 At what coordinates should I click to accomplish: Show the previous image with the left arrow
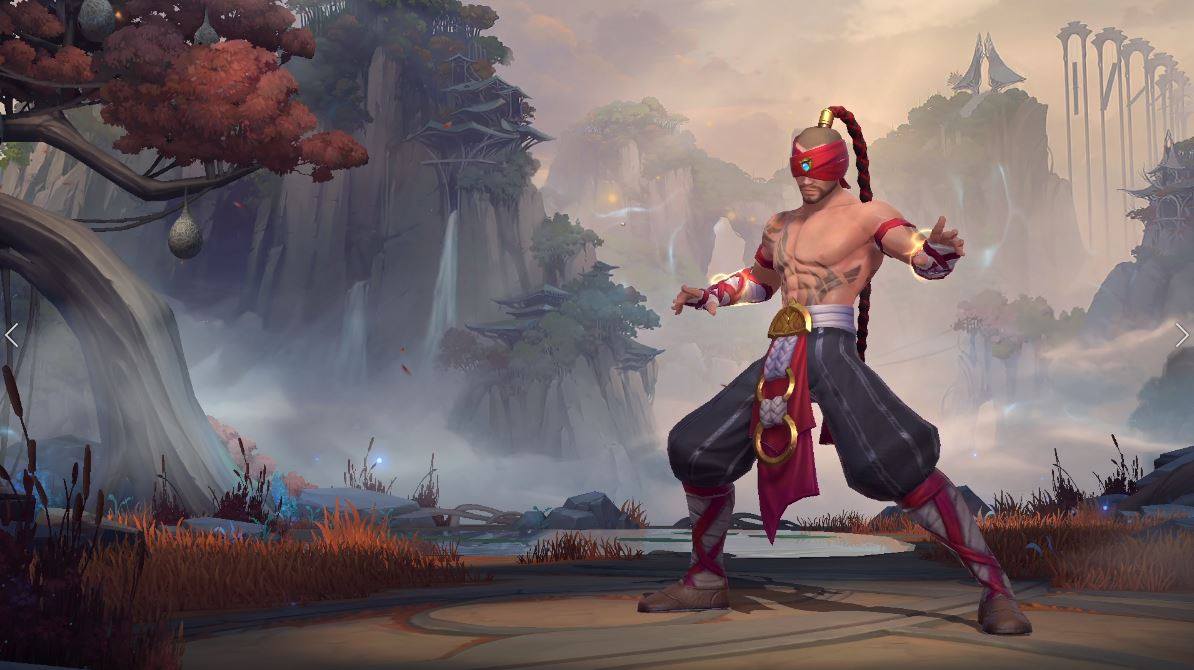(x=12, y=335)
